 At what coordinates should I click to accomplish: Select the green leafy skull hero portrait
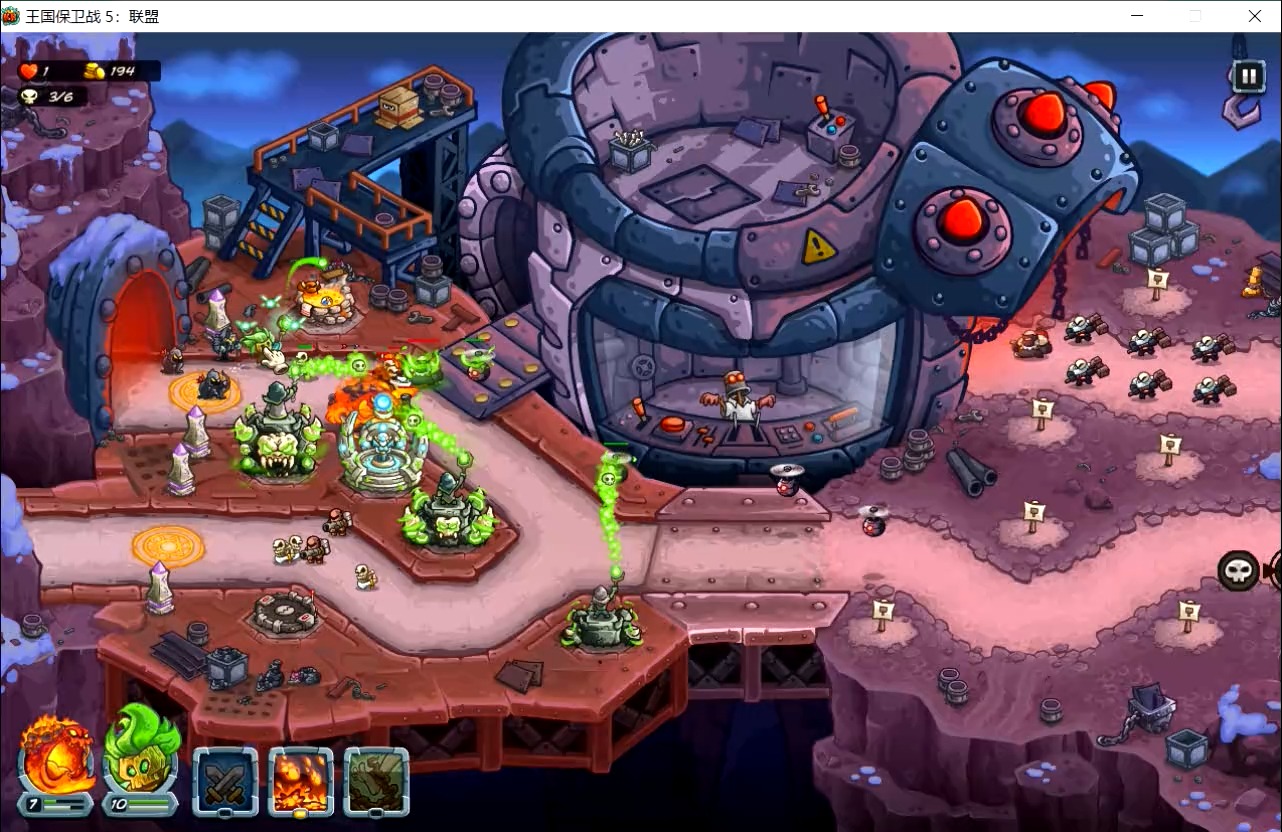pyautogui.click(x=141, y=755)
